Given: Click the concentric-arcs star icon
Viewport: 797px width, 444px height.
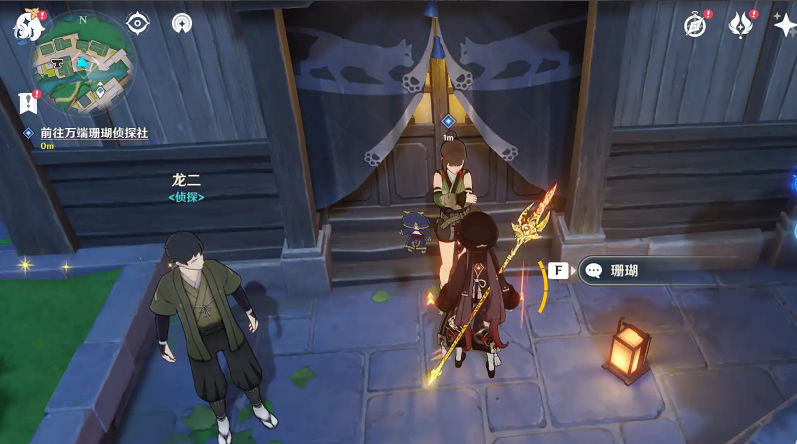Looking at the screenshot, I should pyautogui.click(x=181, y=23).
